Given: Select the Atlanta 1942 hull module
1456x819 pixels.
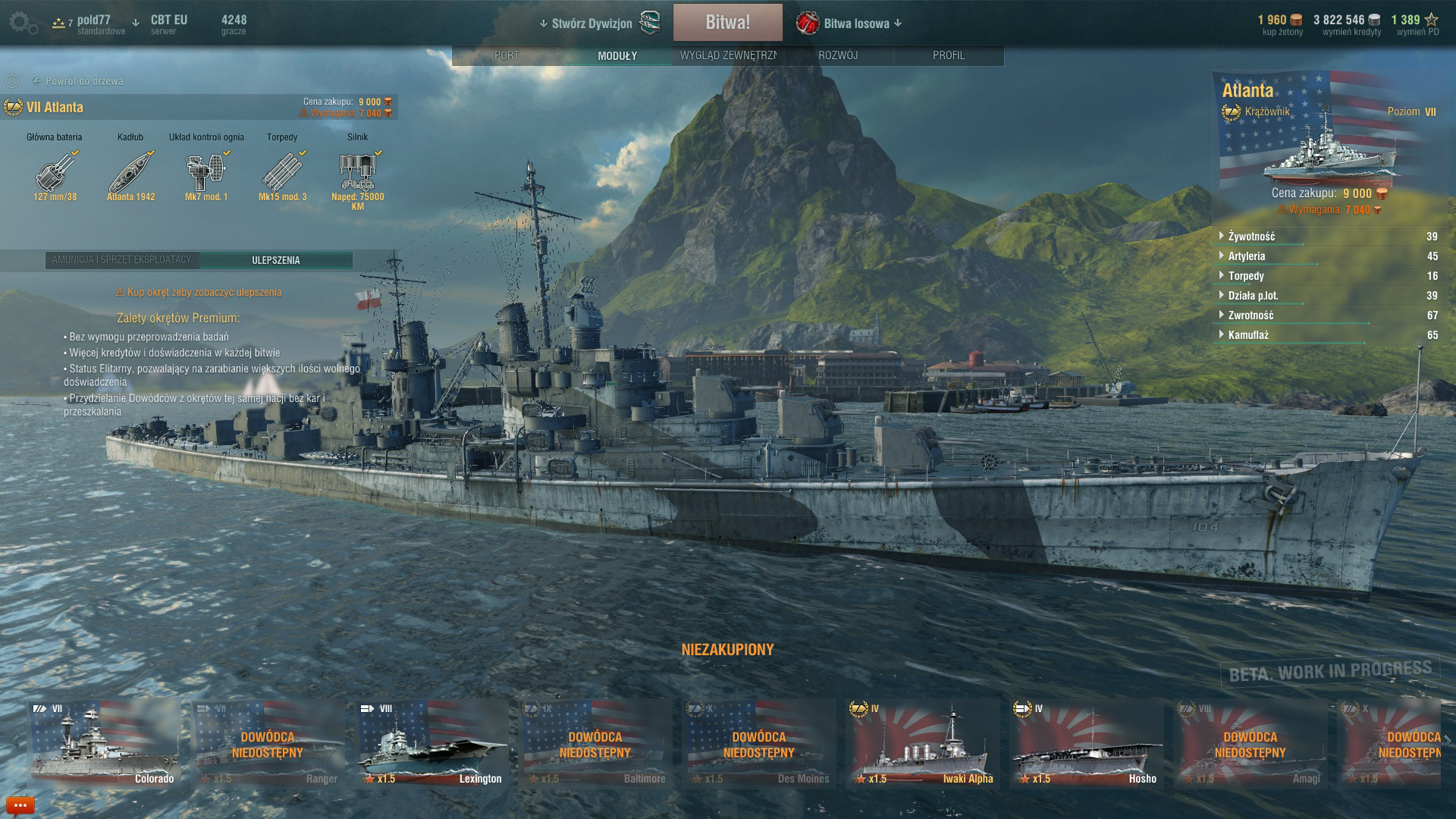Looking at the screenshot, I should pyautogui.click(x=130, y=172).
